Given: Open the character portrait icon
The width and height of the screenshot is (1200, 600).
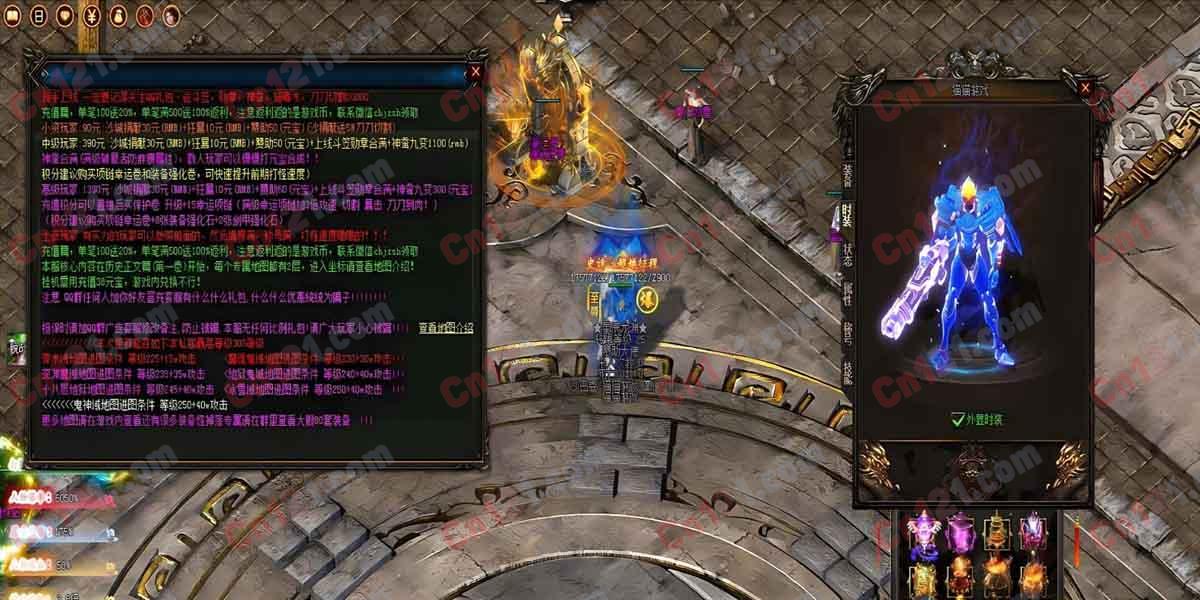Looking at the screenshot, I should [170, 15].
